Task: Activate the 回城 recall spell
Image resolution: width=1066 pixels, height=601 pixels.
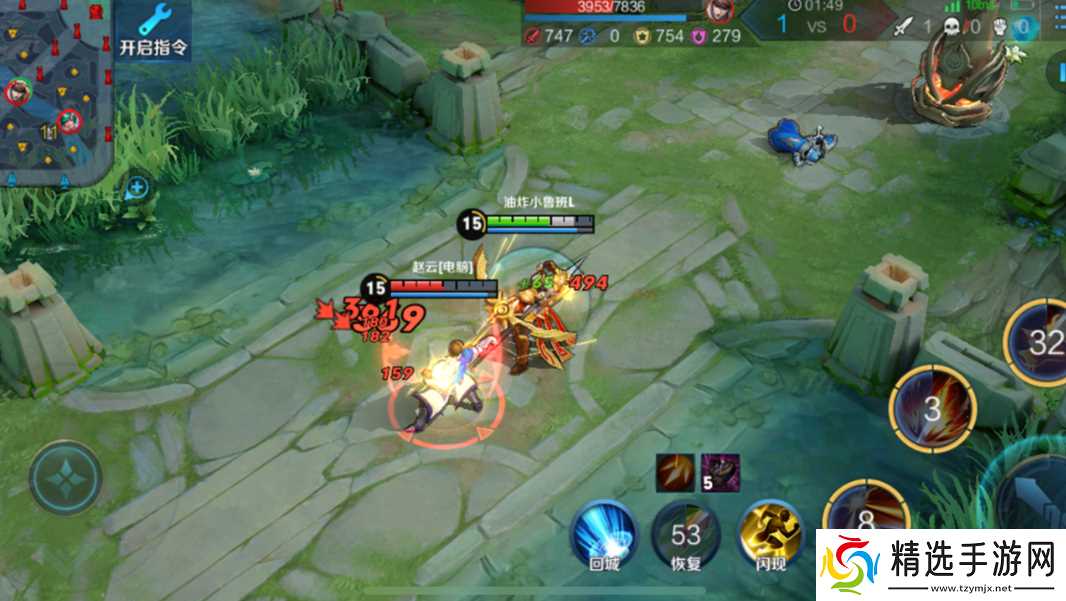Action: [605, 535]
